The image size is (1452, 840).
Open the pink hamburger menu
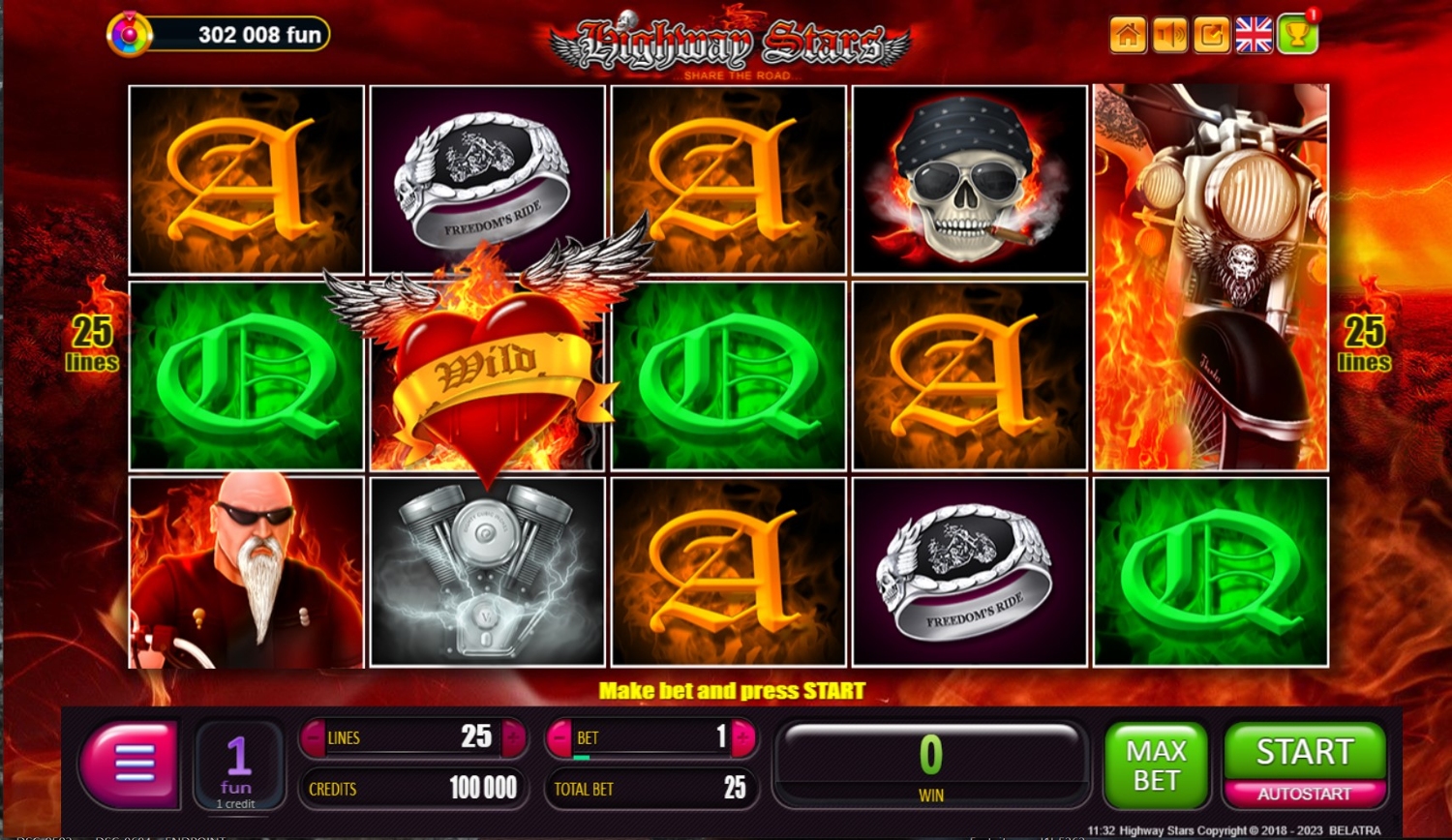(133, 764)
